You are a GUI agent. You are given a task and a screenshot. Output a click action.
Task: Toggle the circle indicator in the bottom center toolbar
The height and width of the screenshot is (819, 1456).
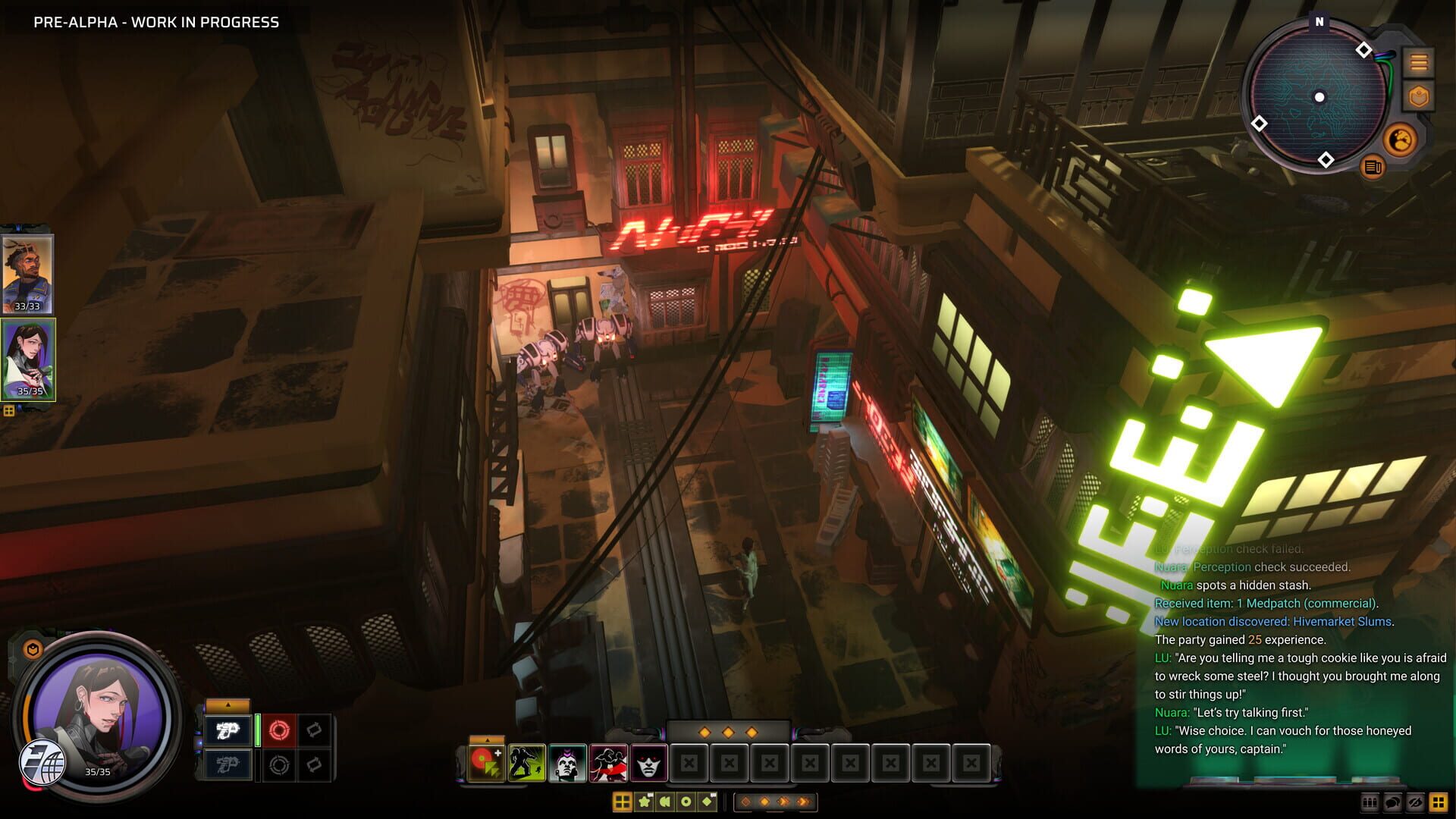coord(686,801)
